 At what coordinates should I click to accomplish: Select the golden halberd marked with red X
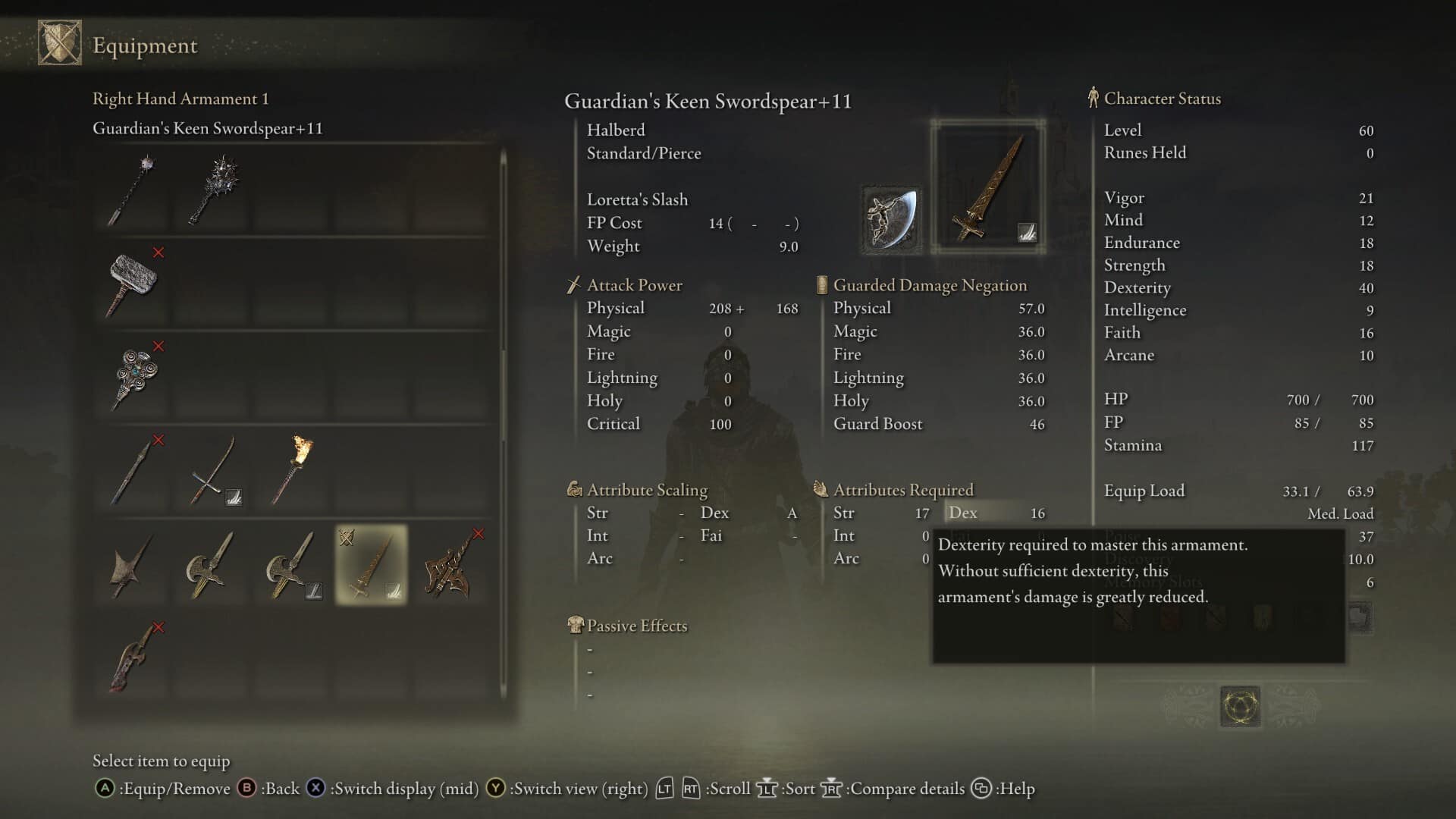tap(449, 567)
